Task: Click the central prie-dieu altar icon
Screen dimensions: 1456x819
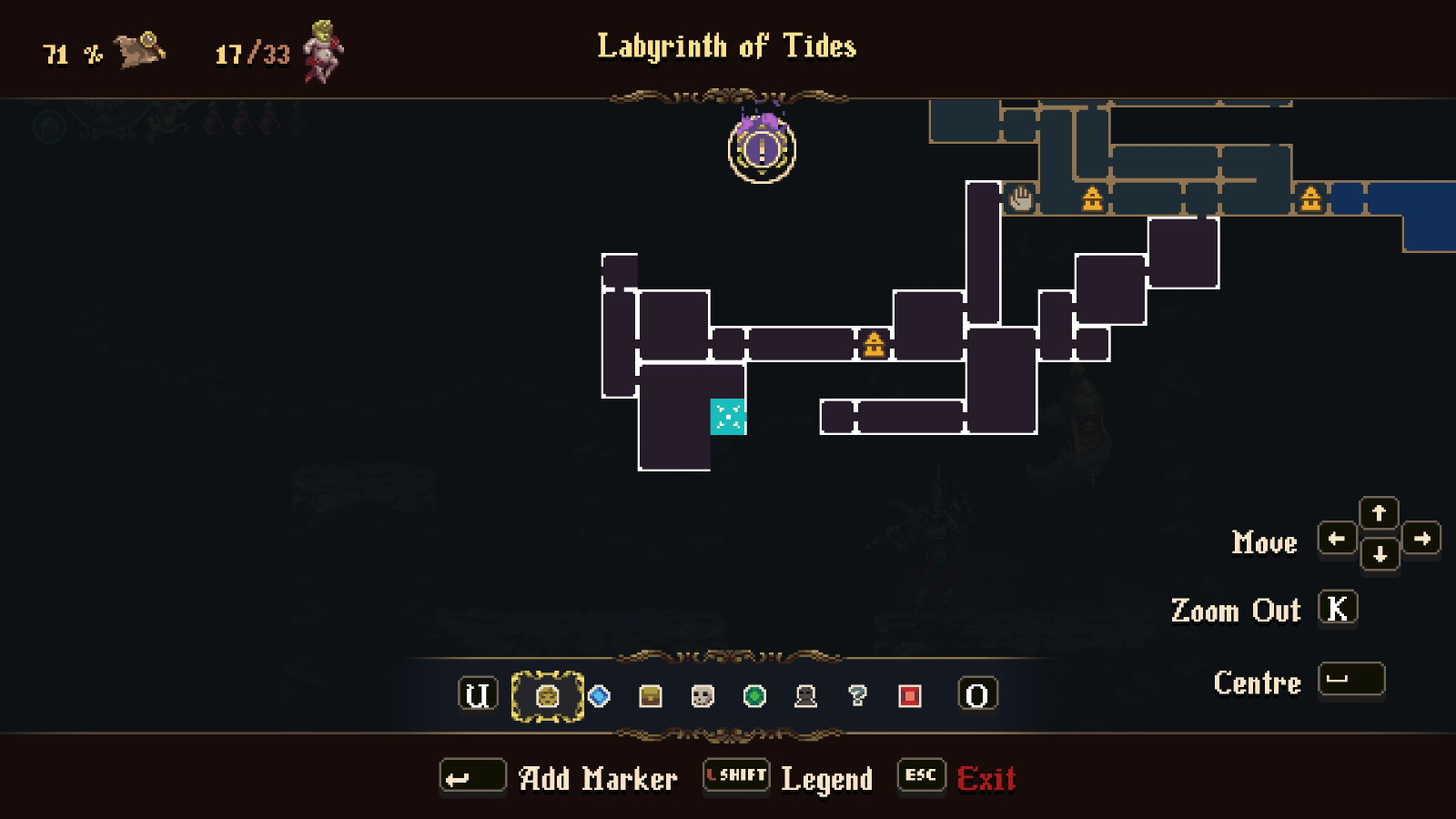Action: pos(874,346)
